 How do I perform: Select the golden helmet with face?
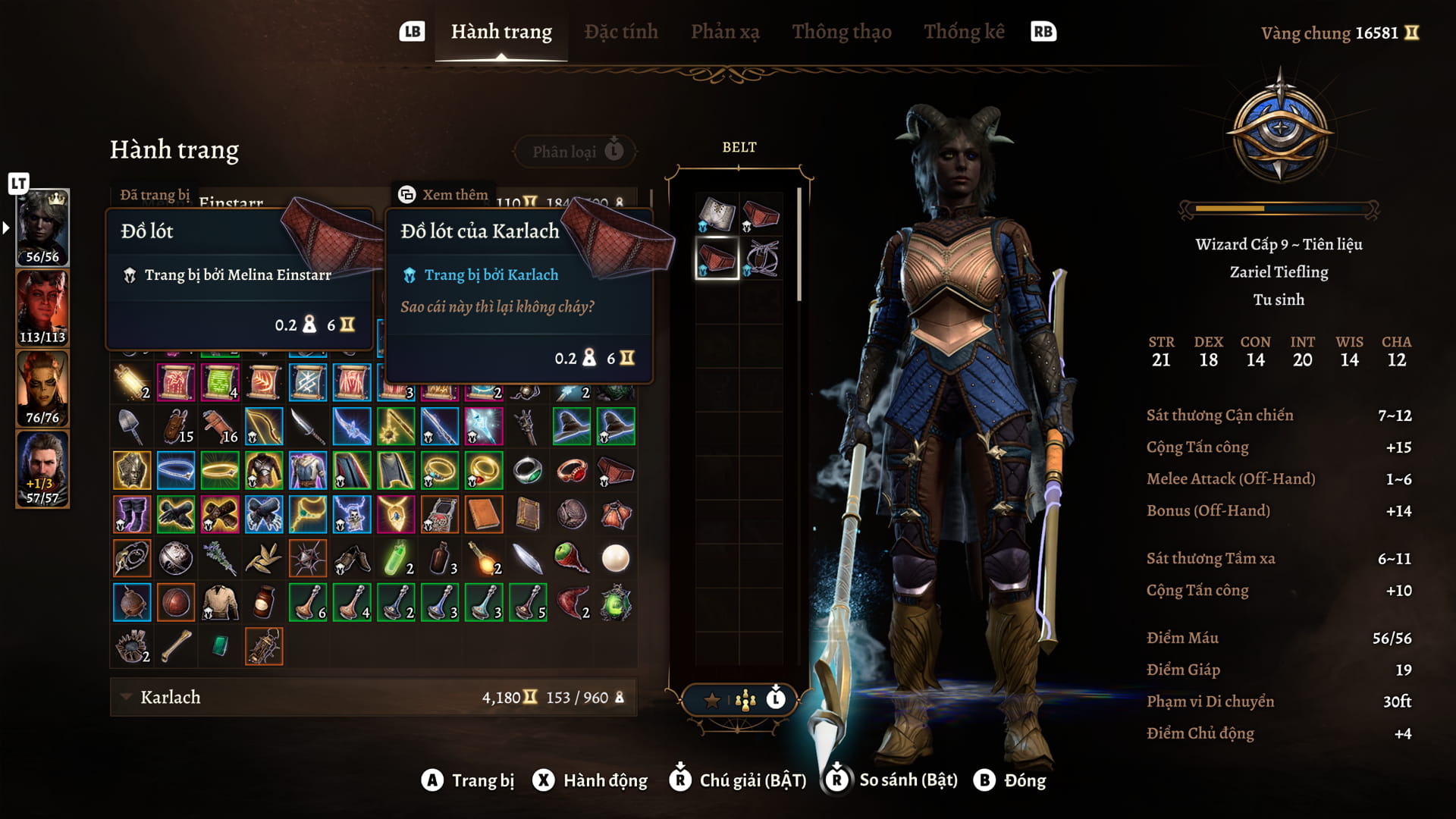coord(131,471)
